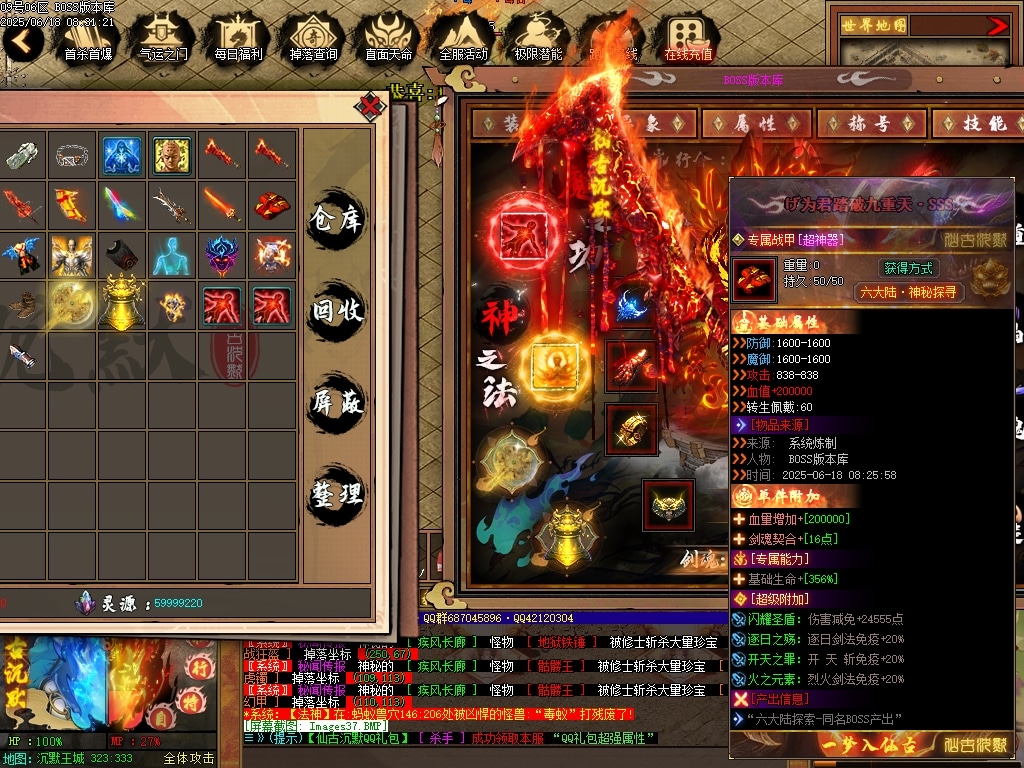Open the 仓库 warehouse button
Screen dimensions: 1024x768
(336, 219)
